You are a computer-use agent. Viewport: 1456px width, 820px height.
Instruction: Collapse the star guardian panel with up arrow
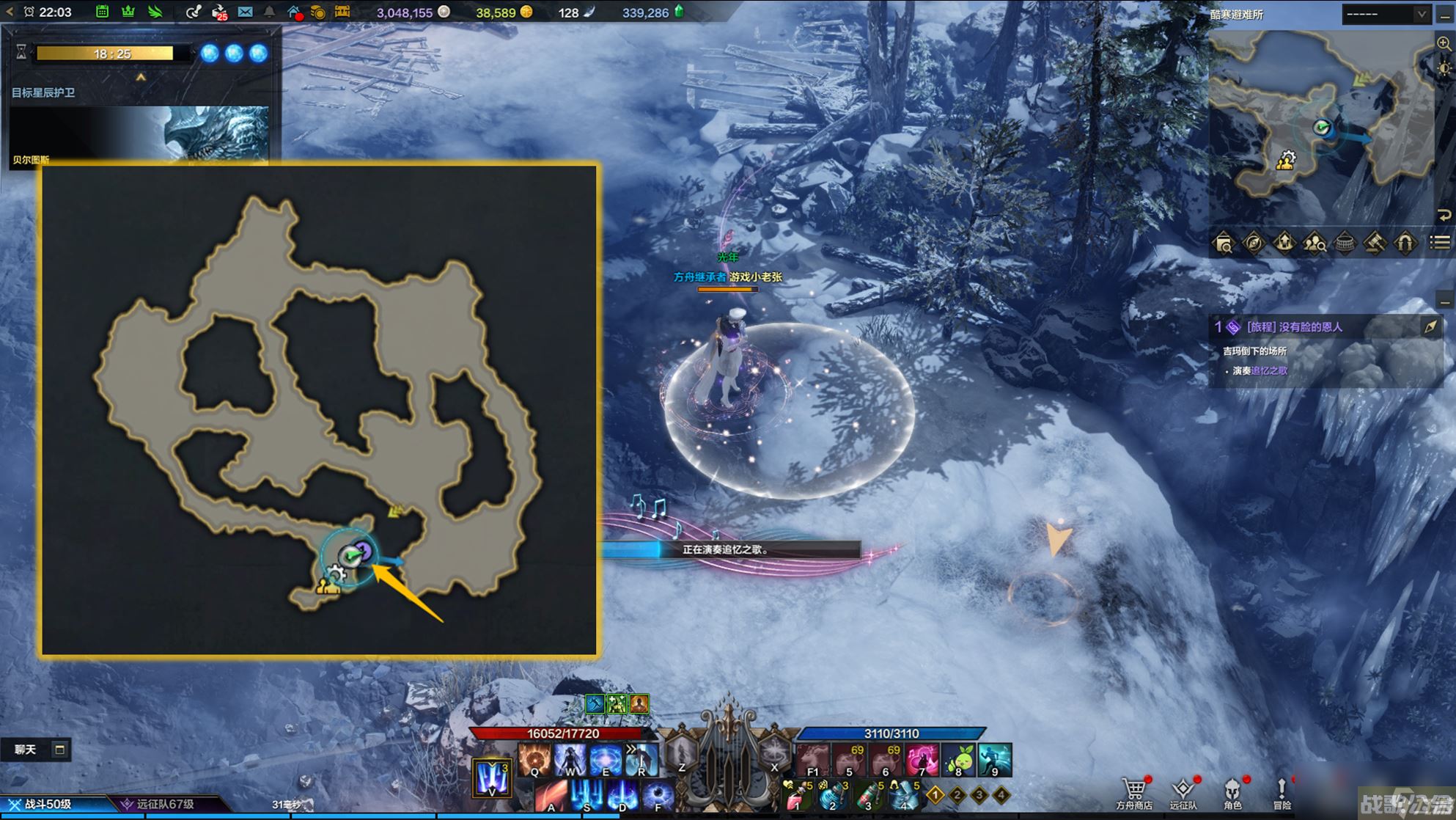pos(141,77)
